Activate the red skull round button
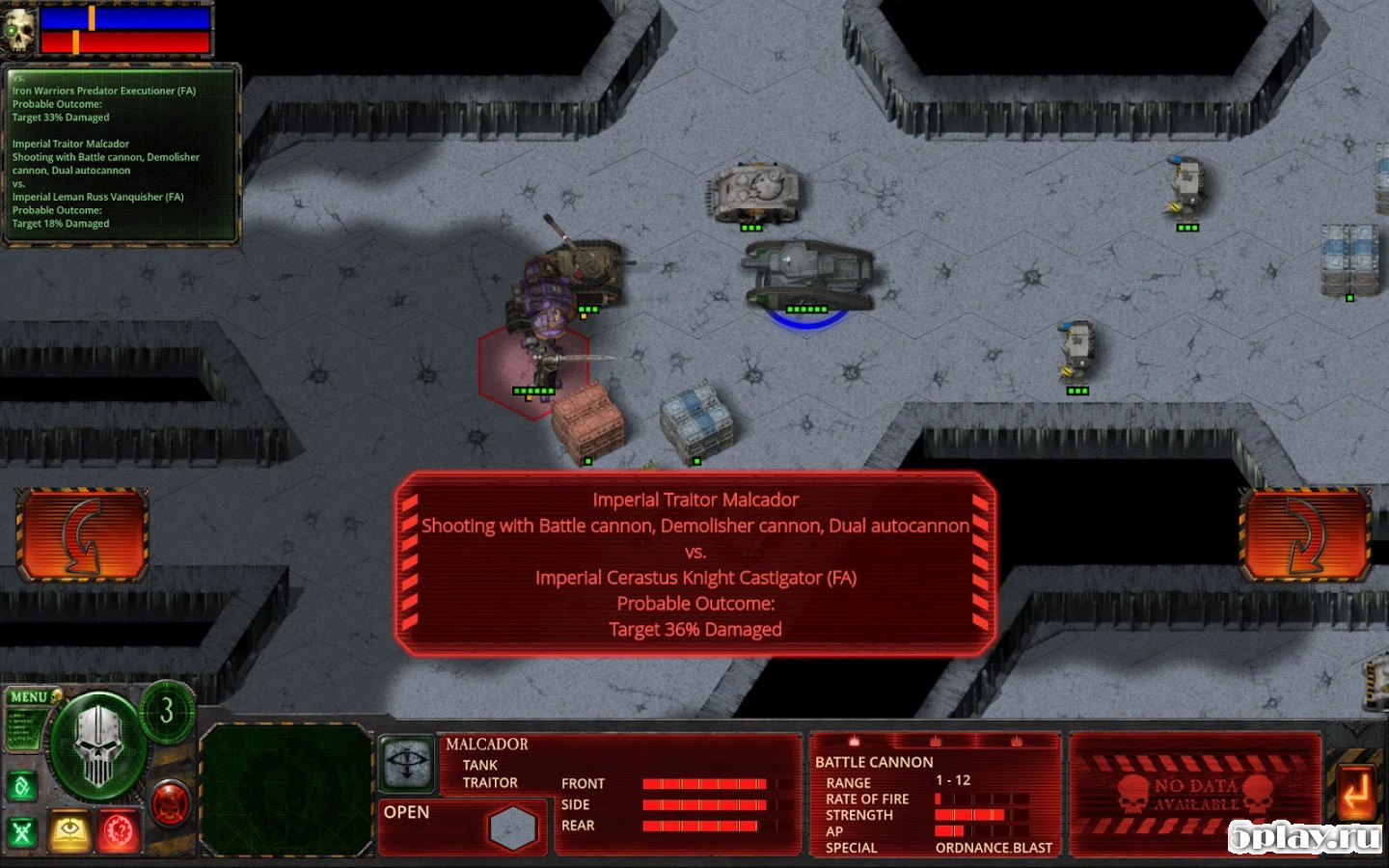This screenshot has width=1389, height=868. (x=171, y=802)
